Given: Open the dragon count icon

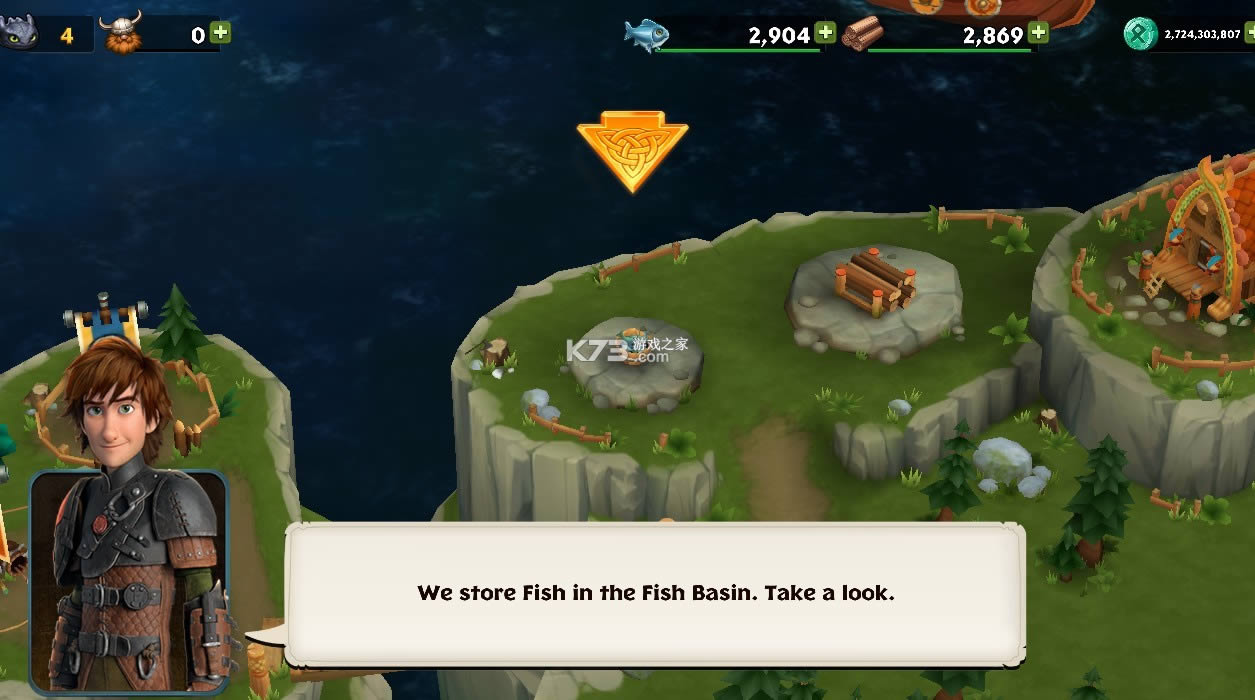Looking at the screenshot, I should click(19, 34).
